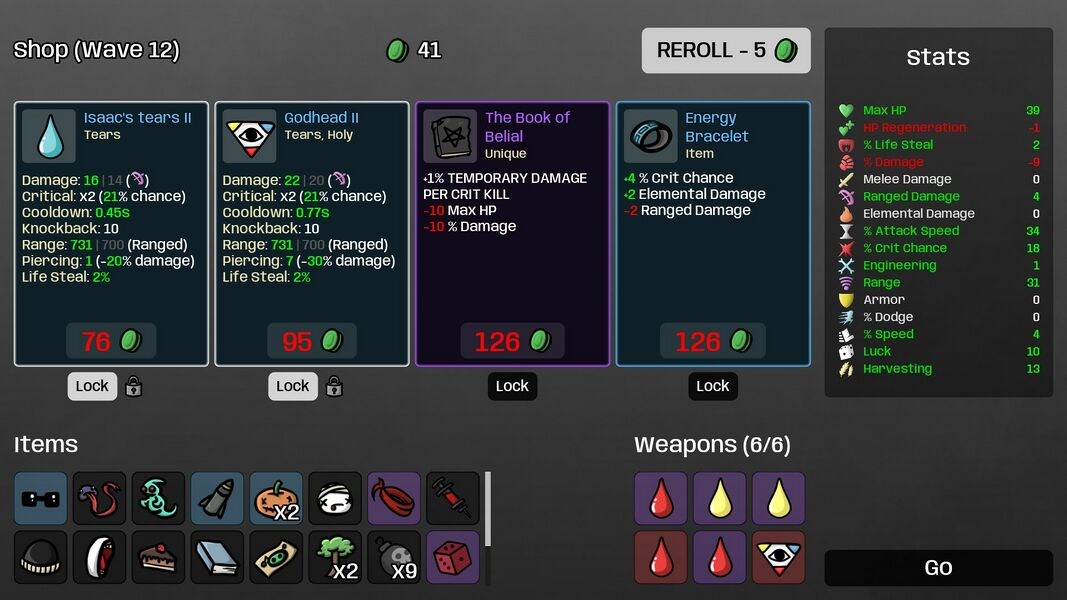Select the red dice item

pos(453,558)
